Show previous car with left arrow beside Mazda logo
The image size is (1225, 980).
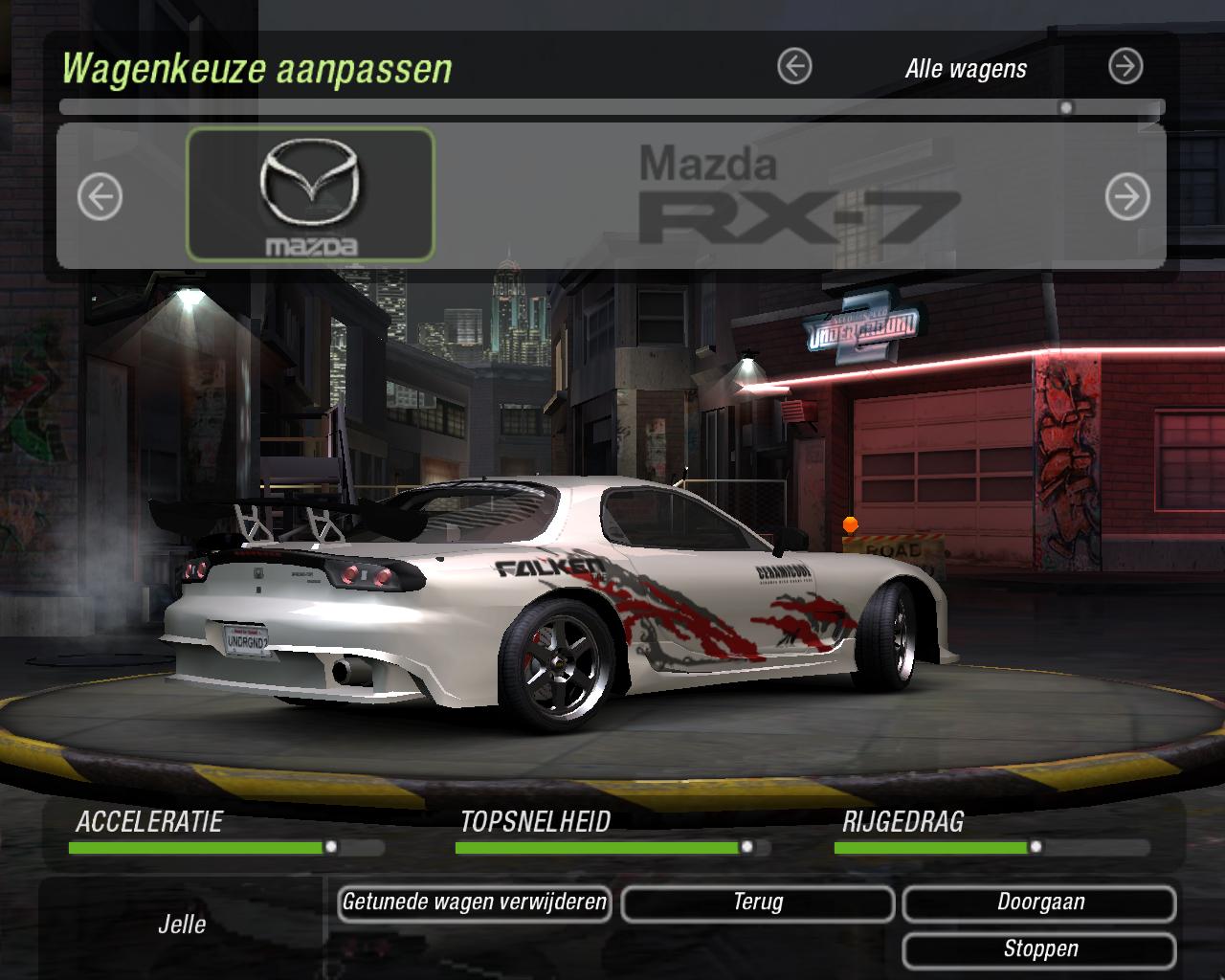100,198
